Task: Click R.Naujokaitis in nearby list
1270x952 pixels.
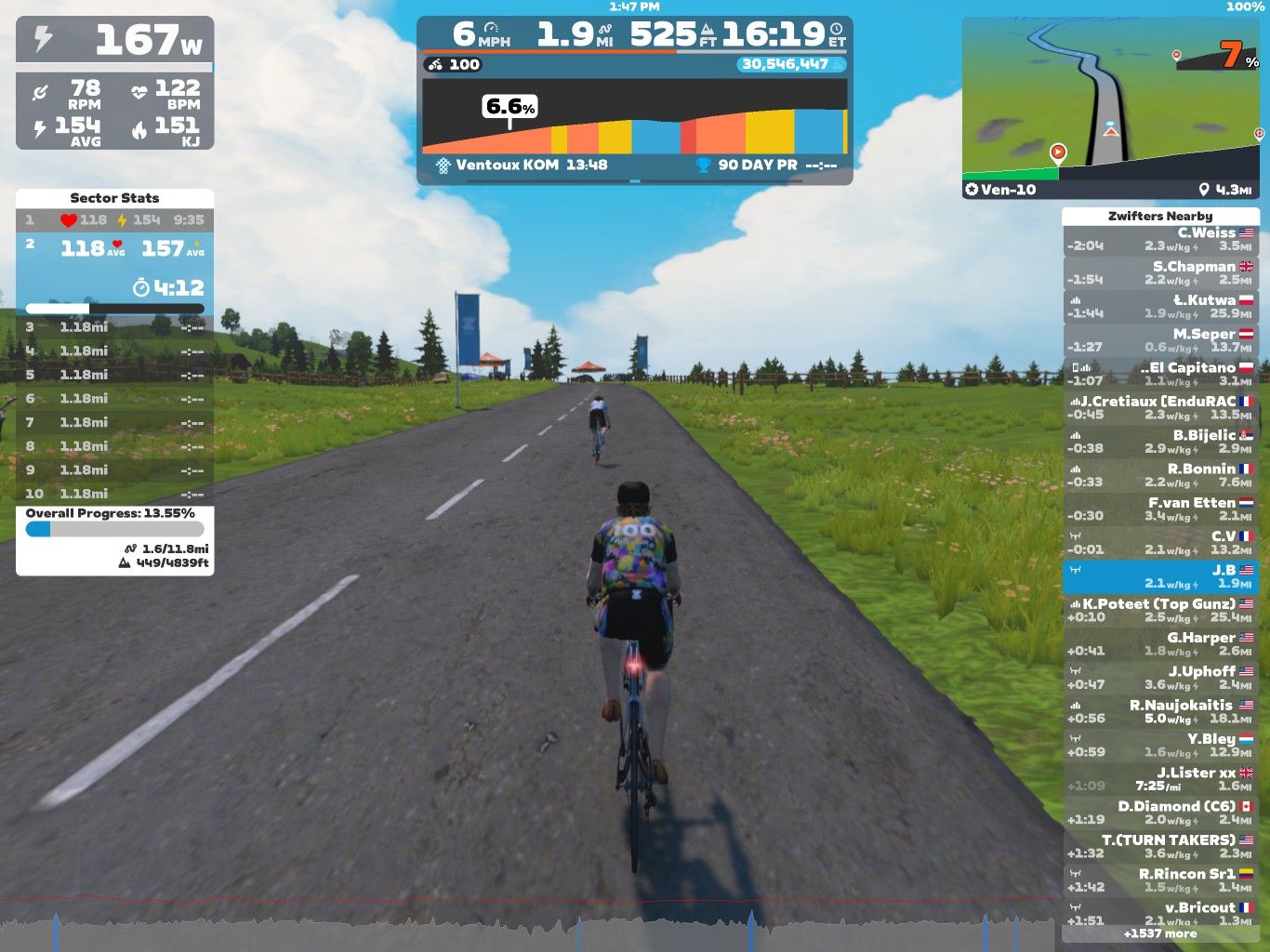Action: (1160, 712)
